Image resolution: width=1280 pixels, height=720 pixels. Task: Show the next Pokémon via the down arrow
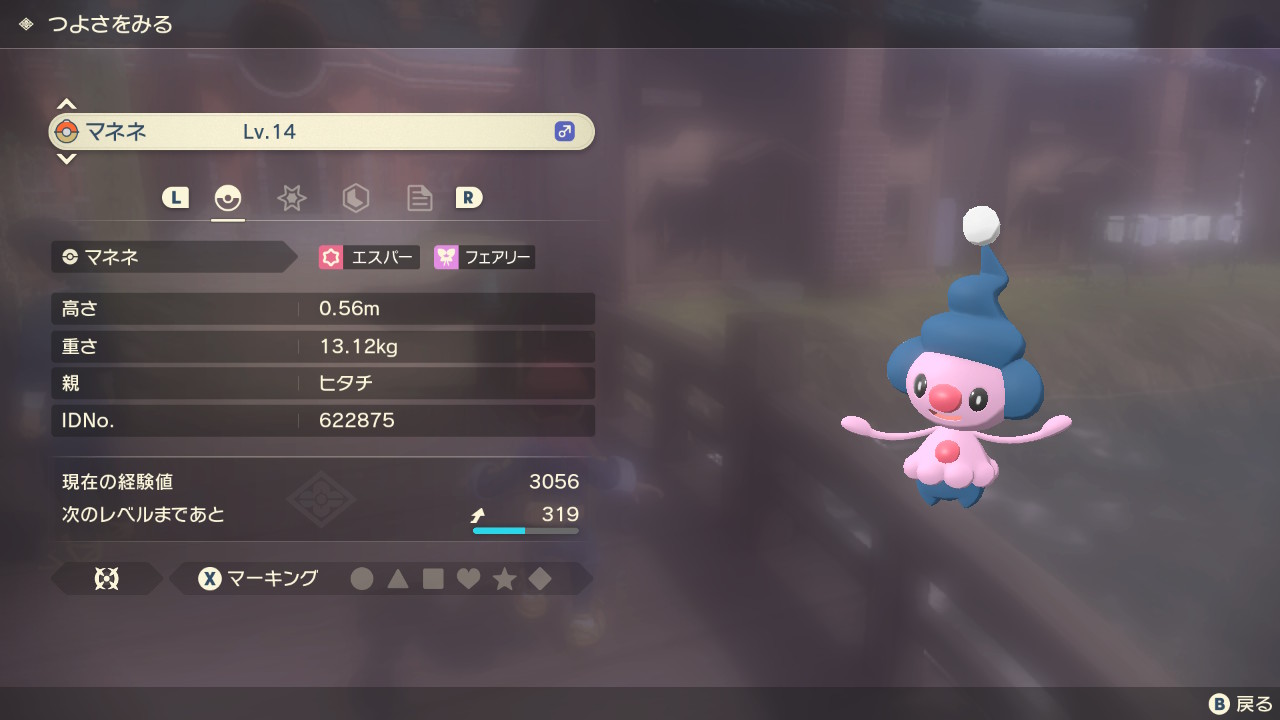click(x=66, y=158)
